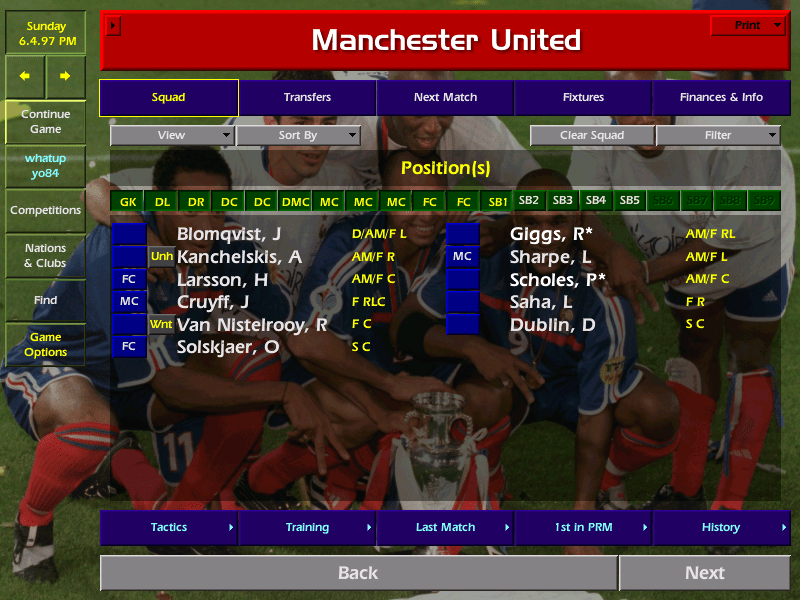Open the Competitions screen
800x600 pixels.
[x=45, y=211]
